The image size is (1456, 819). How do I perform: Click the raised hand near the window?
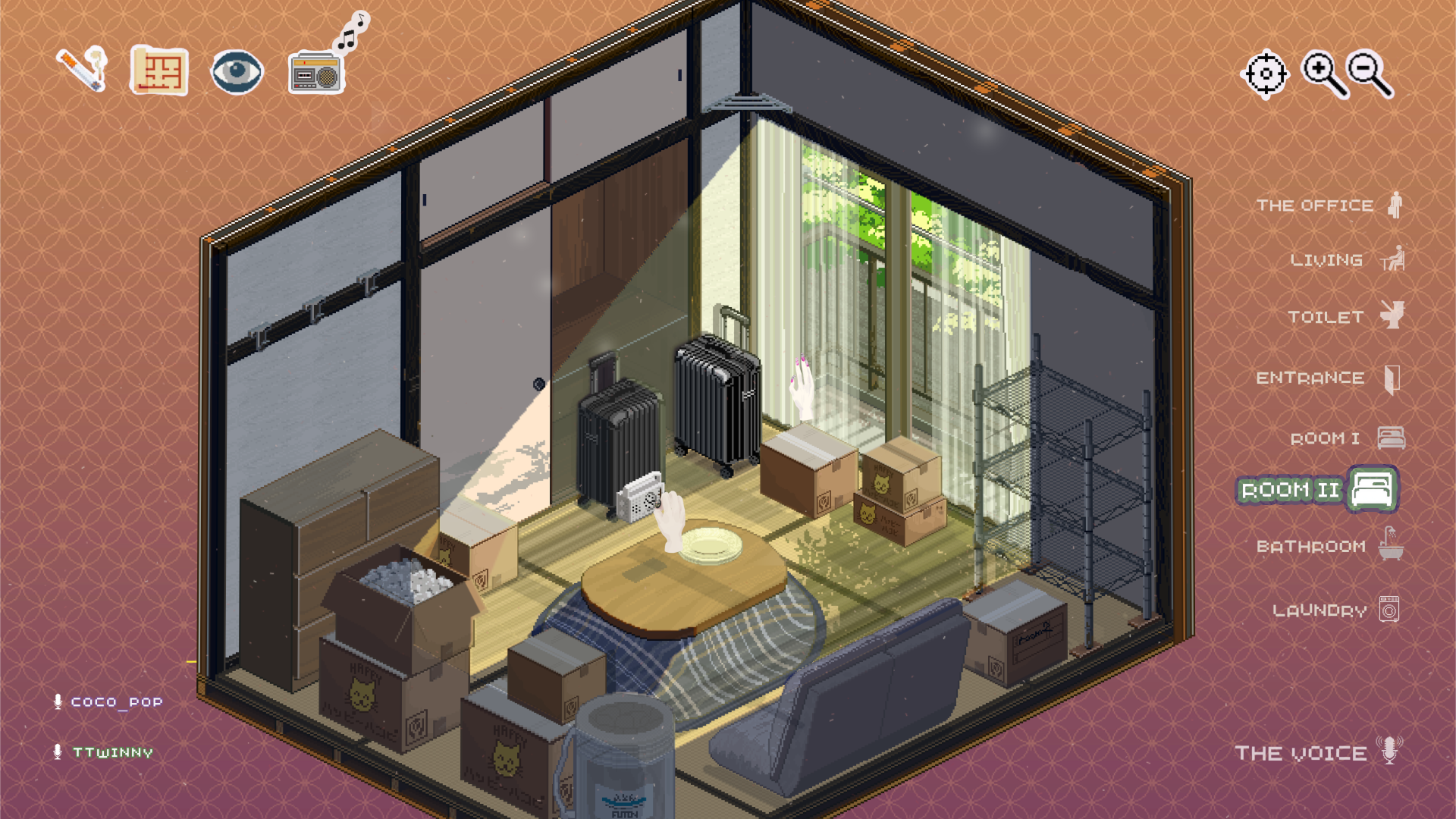click(x=801, y=388)
